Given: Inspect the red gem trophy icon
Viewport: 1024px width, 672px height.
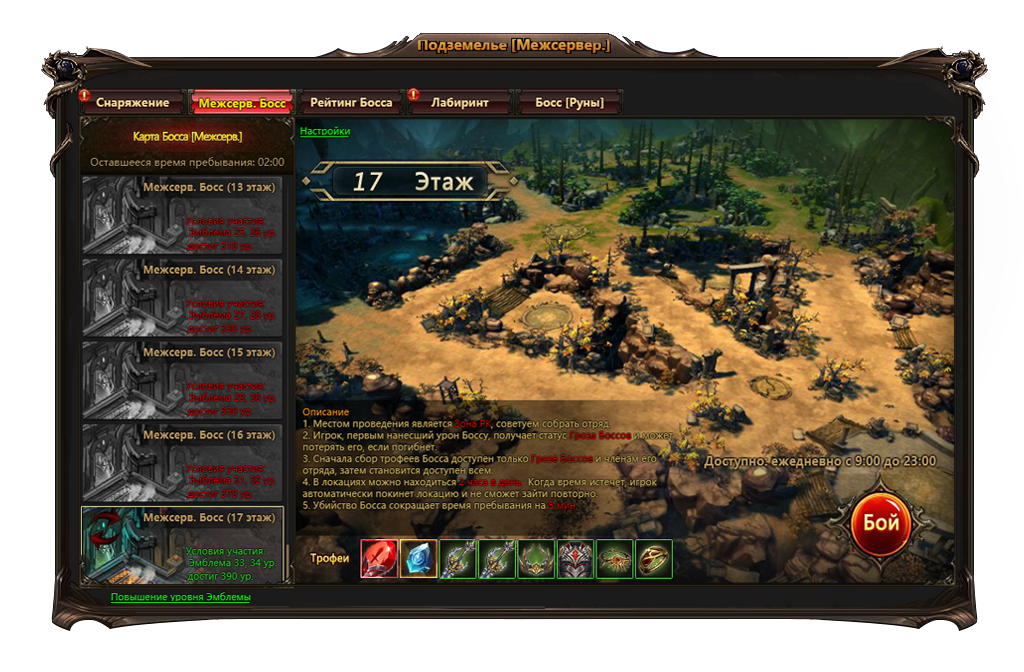Looking at the screenshot, I should (x=379, y=559).
